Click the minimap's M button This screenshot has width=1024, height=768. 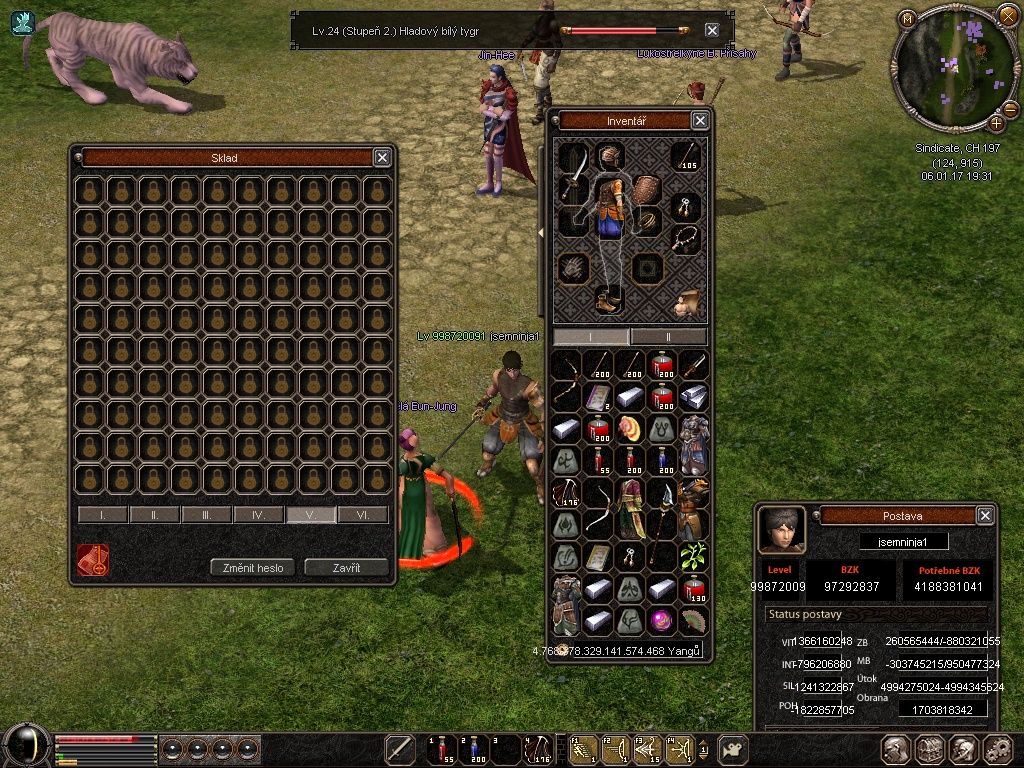(907, 19)
